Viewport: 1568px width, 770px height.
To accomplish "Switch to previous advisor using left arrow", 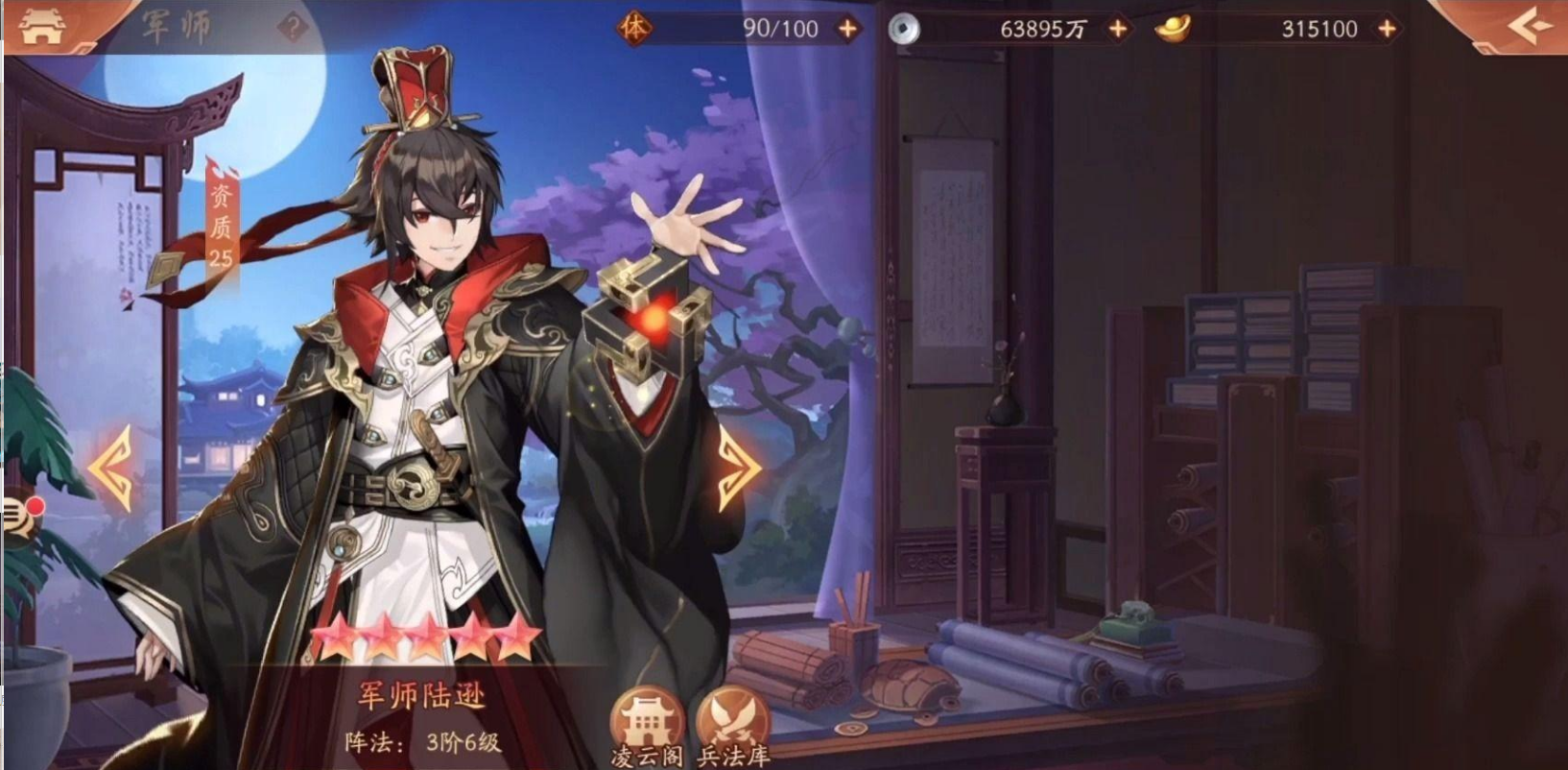I will click(x=108, y=468).
